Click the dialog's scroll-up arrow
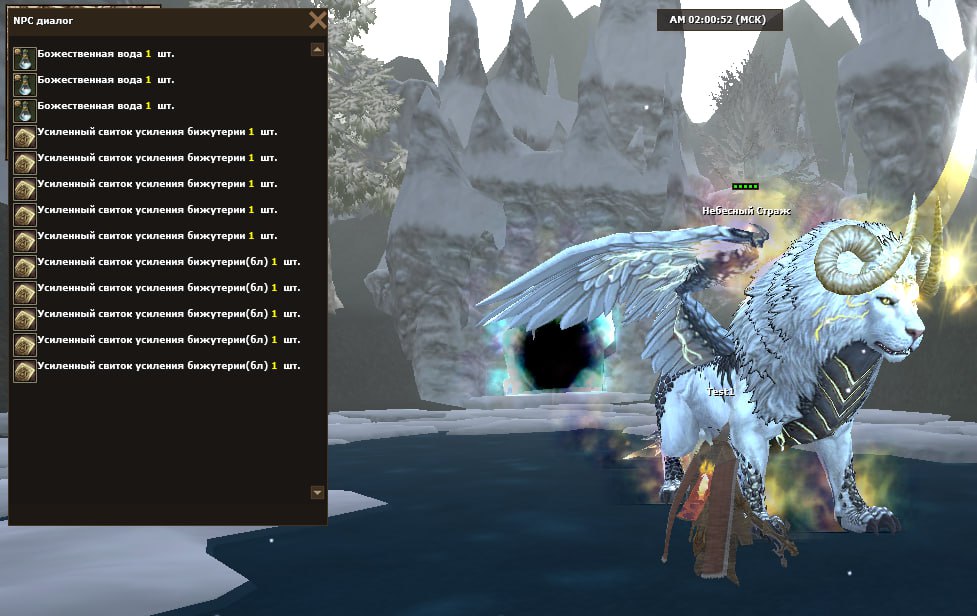The image size is (977, 616). 317,49
